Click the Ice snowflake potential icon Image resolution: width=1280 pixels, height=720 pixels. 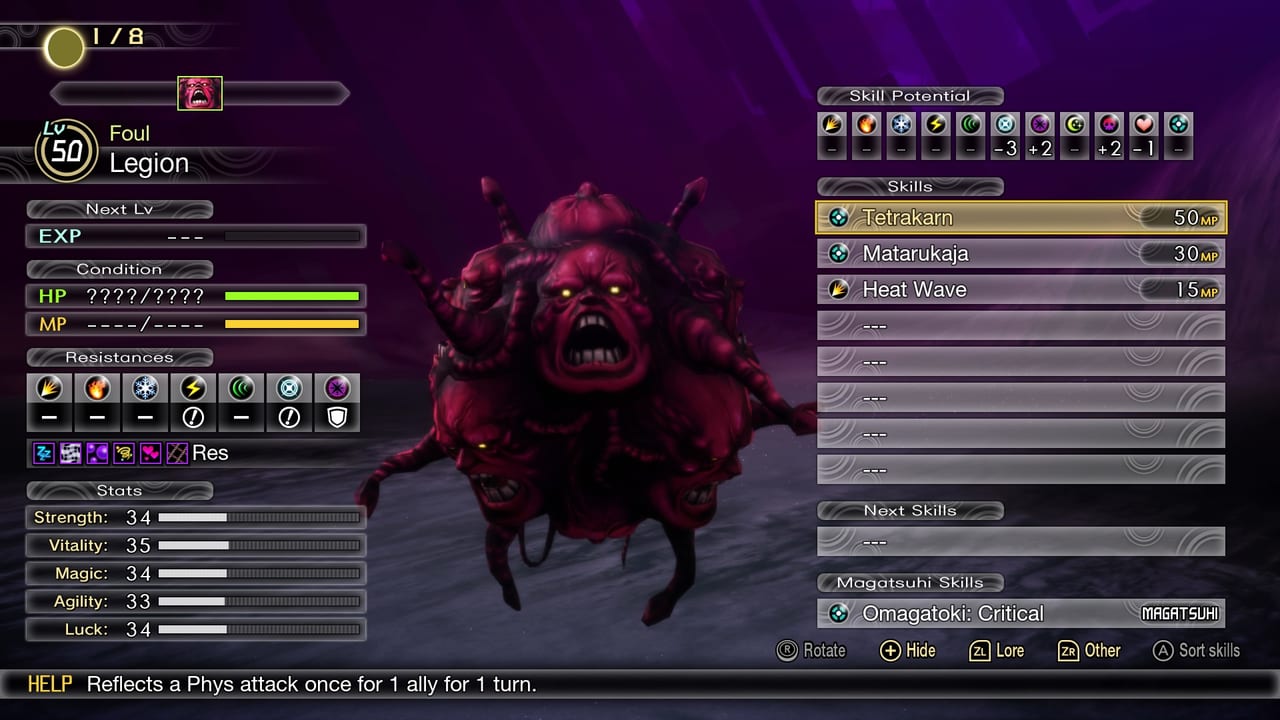coord(900,129)
